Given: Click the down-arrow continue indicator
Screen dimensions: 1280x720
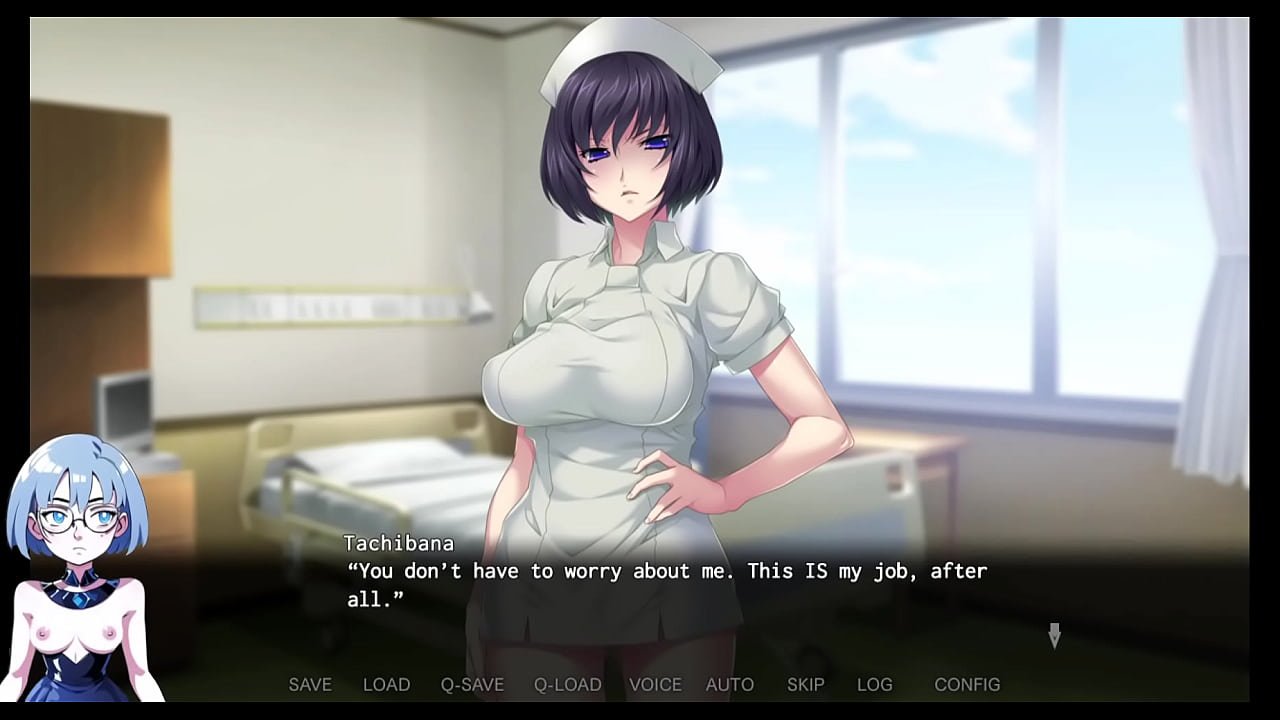Looking at the screenshot, I should coord(1055,635).
